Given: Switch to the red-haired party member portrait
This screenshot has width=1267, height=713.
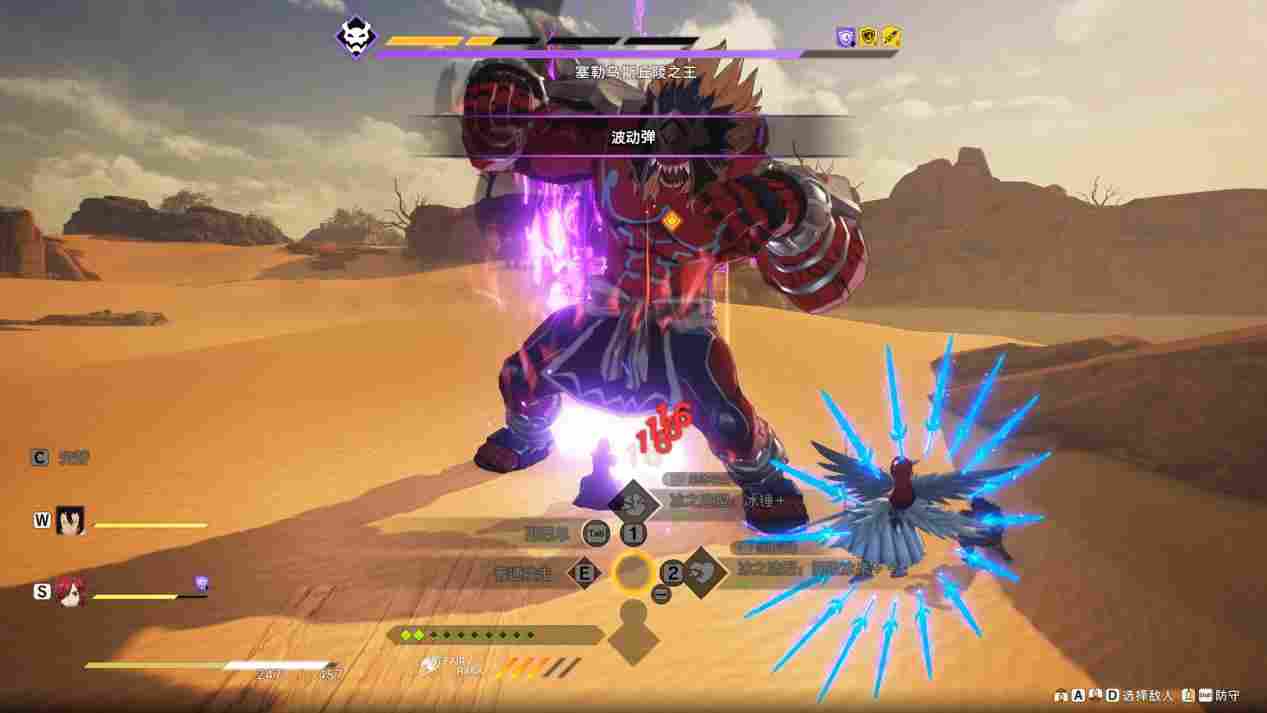Looking at the screenshot, I should point(70,591).
